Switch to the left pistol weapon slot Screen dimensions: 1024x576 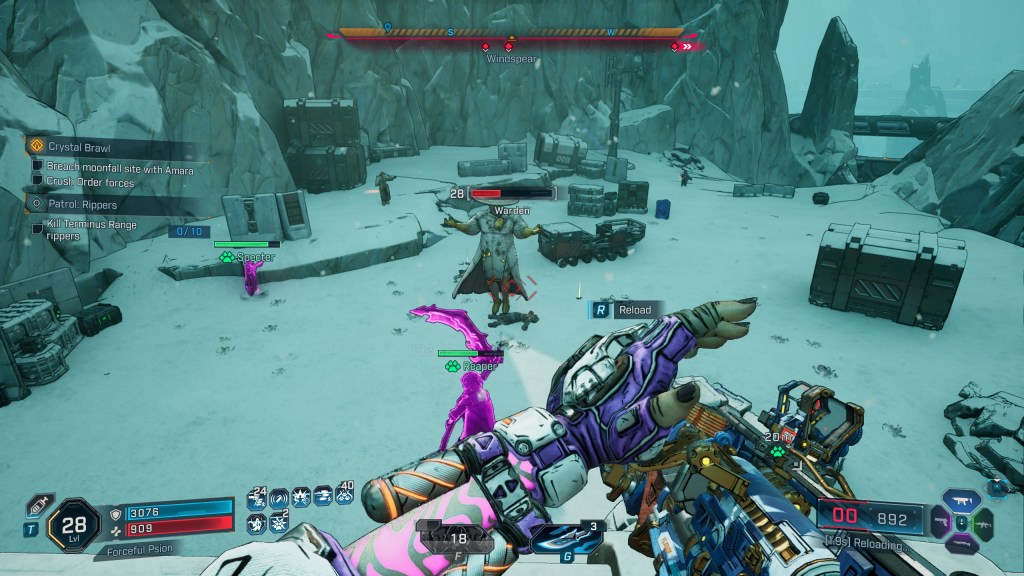point(939,522)
